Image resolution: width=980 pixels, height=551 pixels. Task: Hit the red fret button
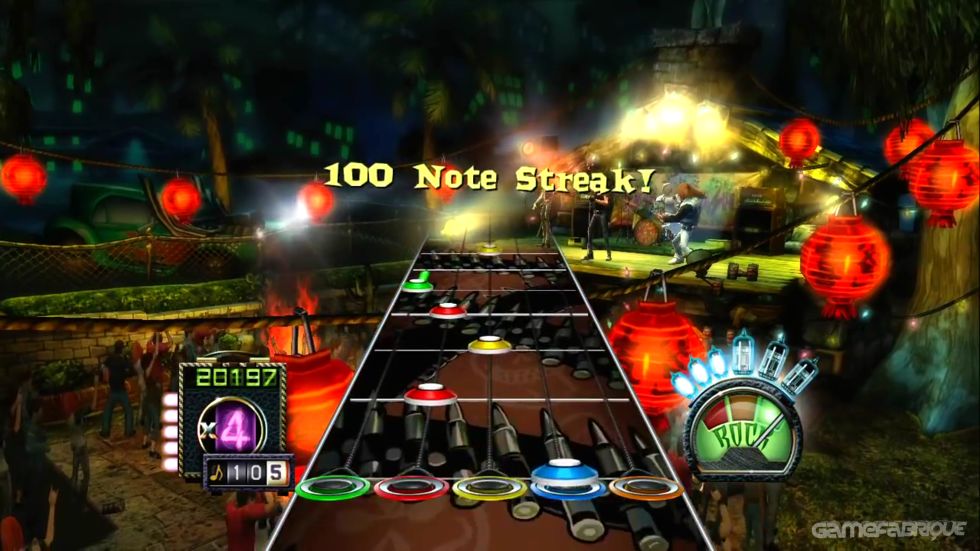411,487
